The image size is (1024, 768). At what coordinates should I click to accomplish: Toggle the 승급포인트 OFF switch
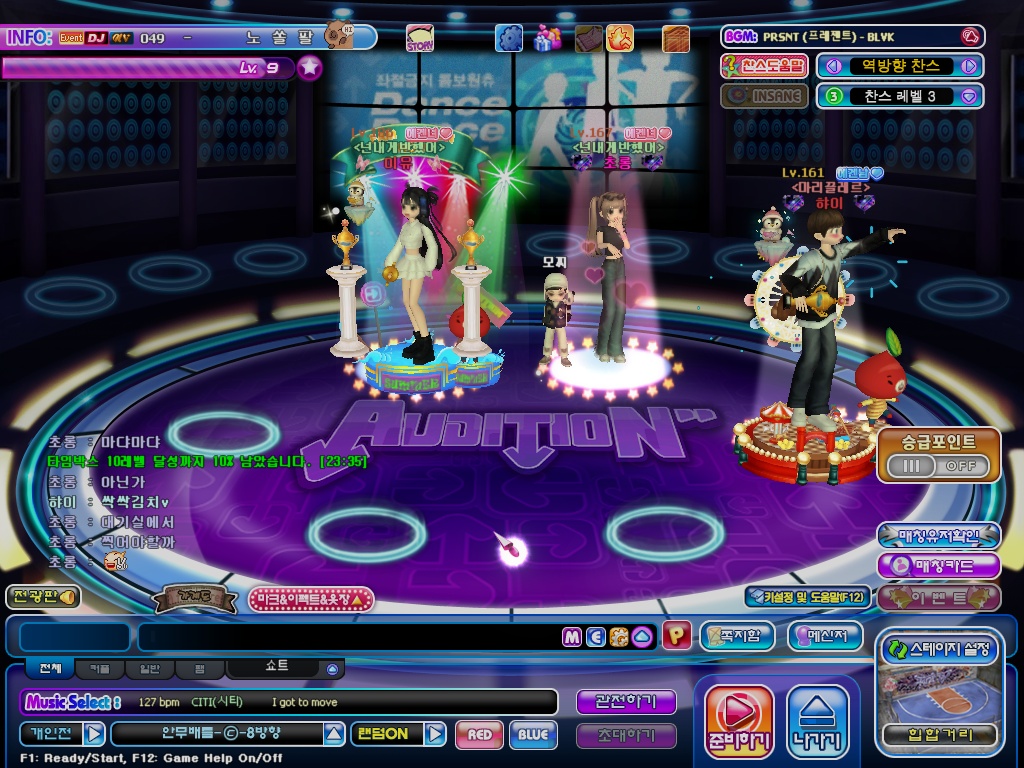click(938, 466)
